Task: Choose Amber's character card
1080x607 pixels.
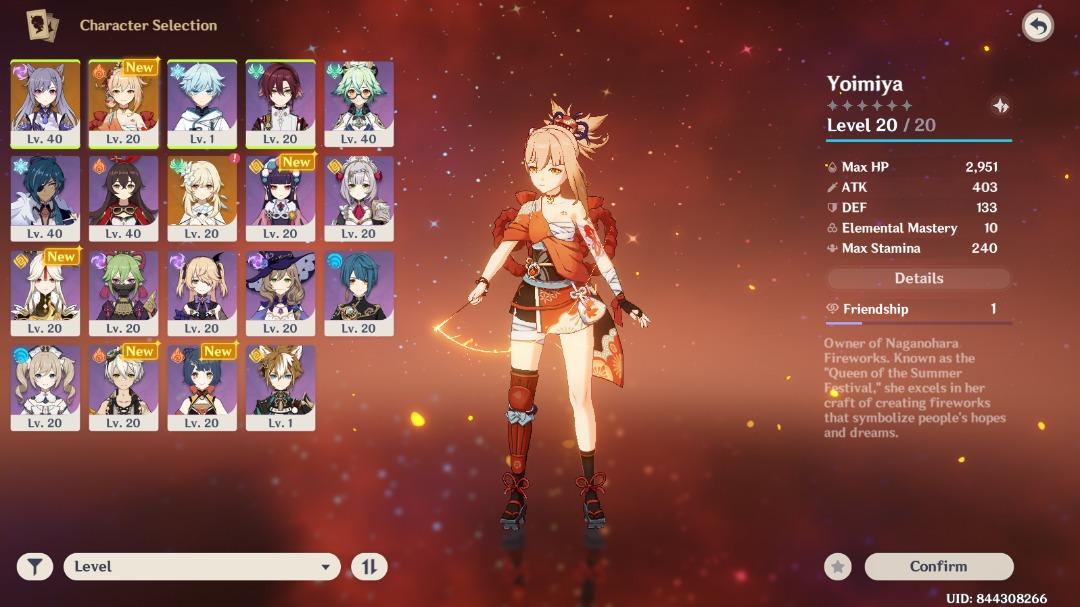Action: point(123,198)
